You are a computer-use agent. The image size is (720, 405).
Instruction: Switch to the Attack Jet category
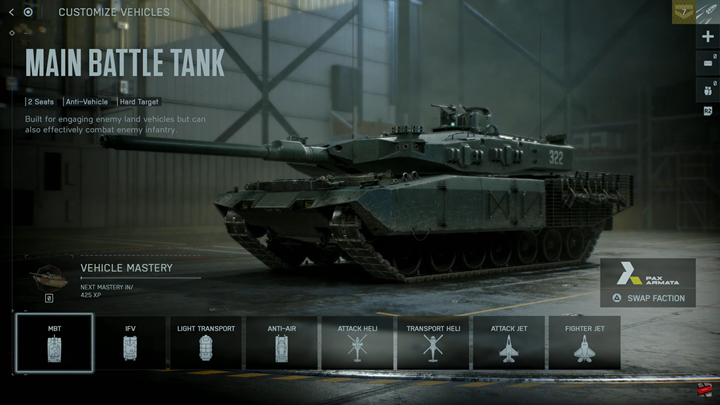click(509, 343)
